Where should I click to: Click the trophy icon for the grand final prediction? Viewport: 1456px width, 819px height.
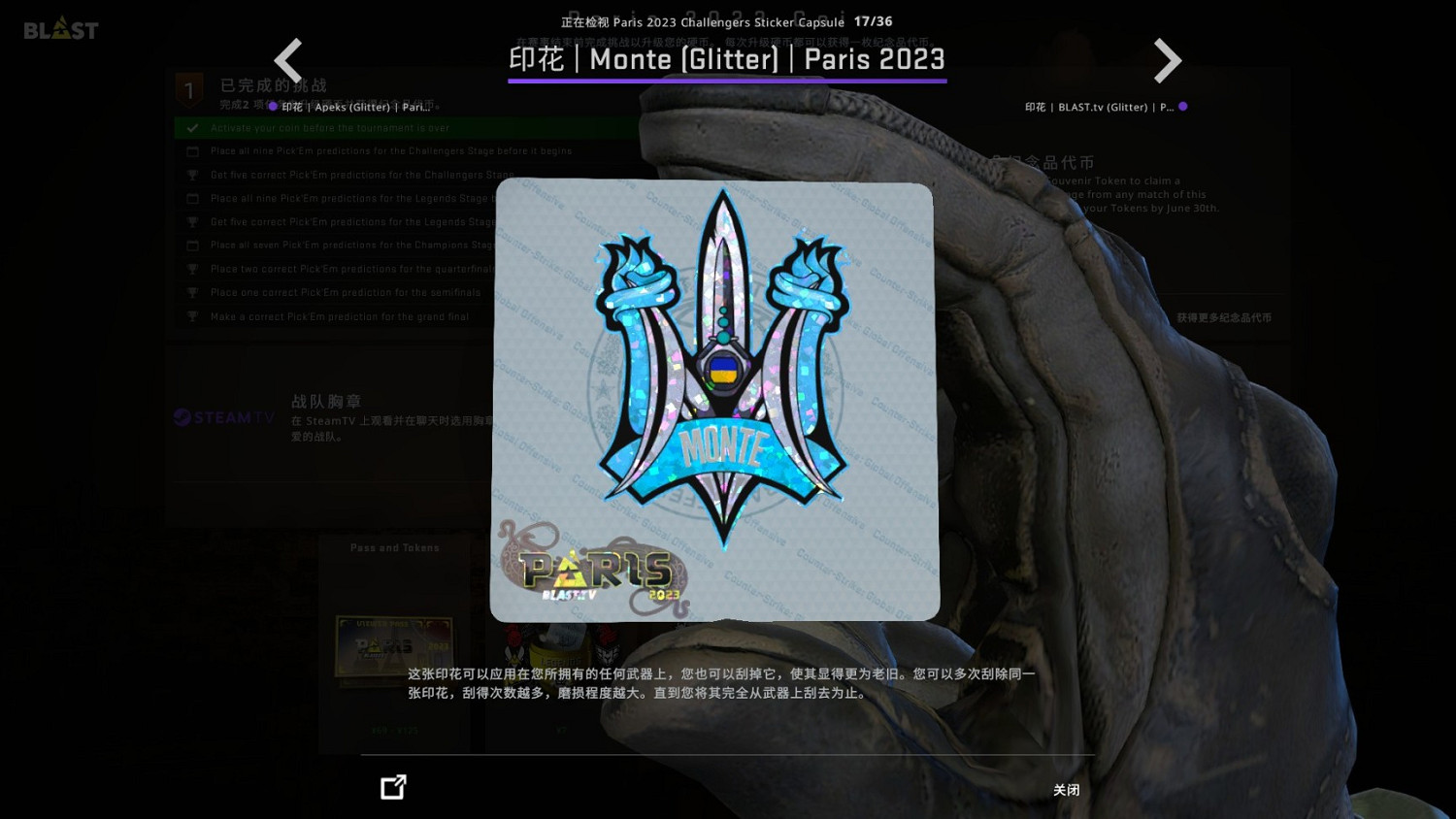click(x=192, y=315)
